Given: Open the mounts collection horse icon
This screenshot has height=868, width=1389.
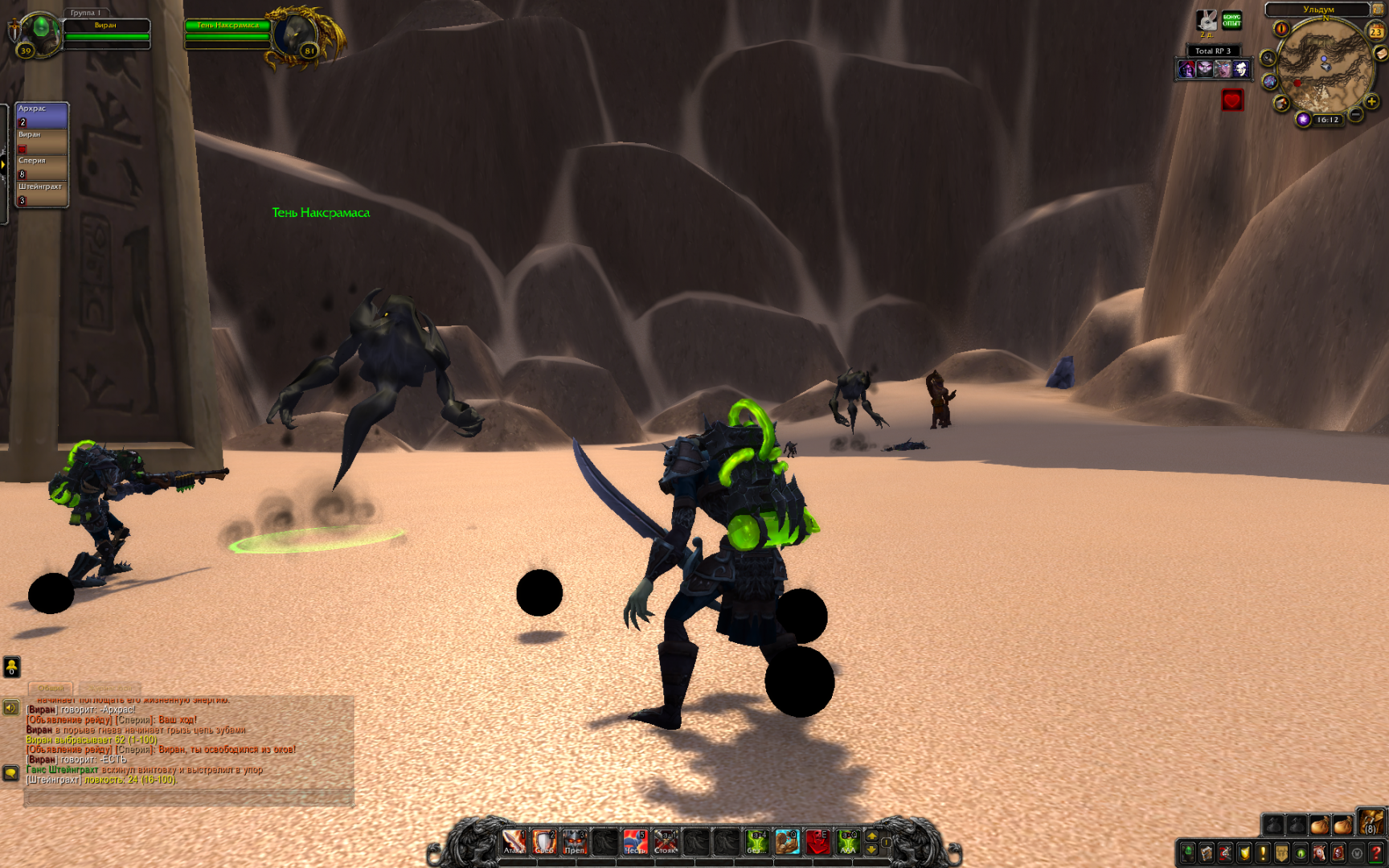Looking at the screenshot, I should pos(1319,853).
